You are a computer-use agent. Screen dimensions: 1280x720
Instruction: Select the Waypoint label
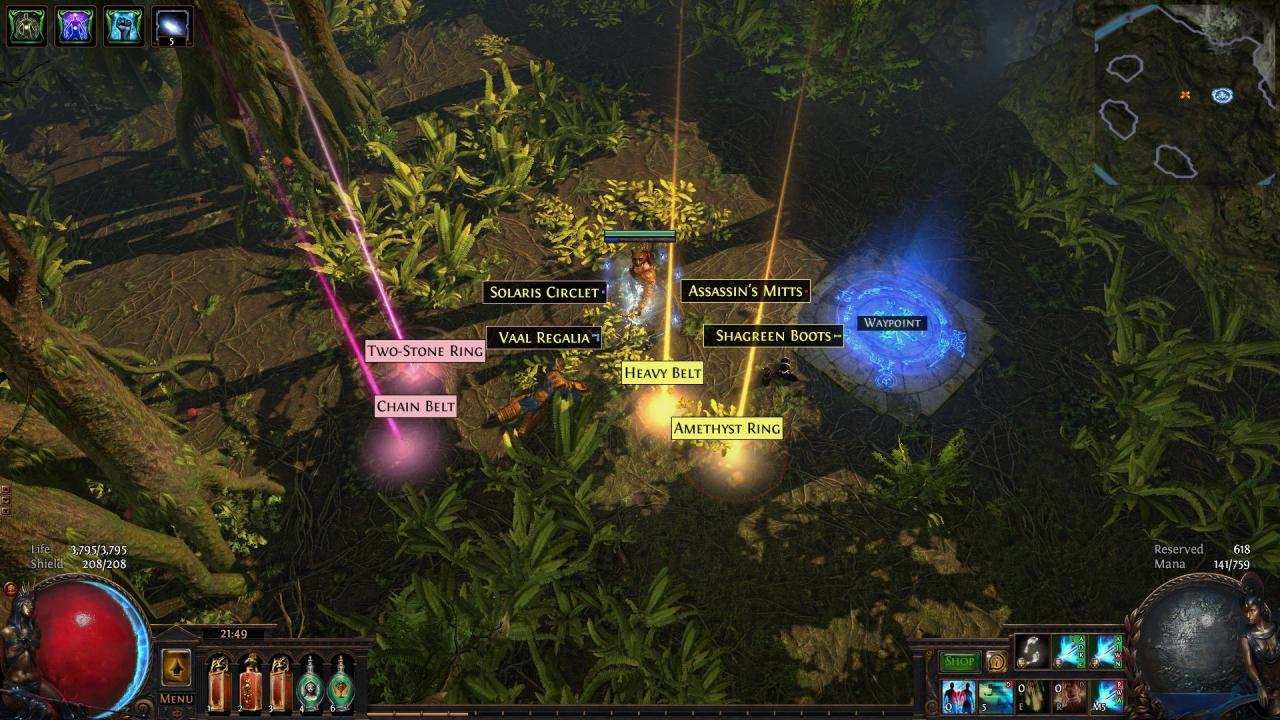[x=892, y=323]
